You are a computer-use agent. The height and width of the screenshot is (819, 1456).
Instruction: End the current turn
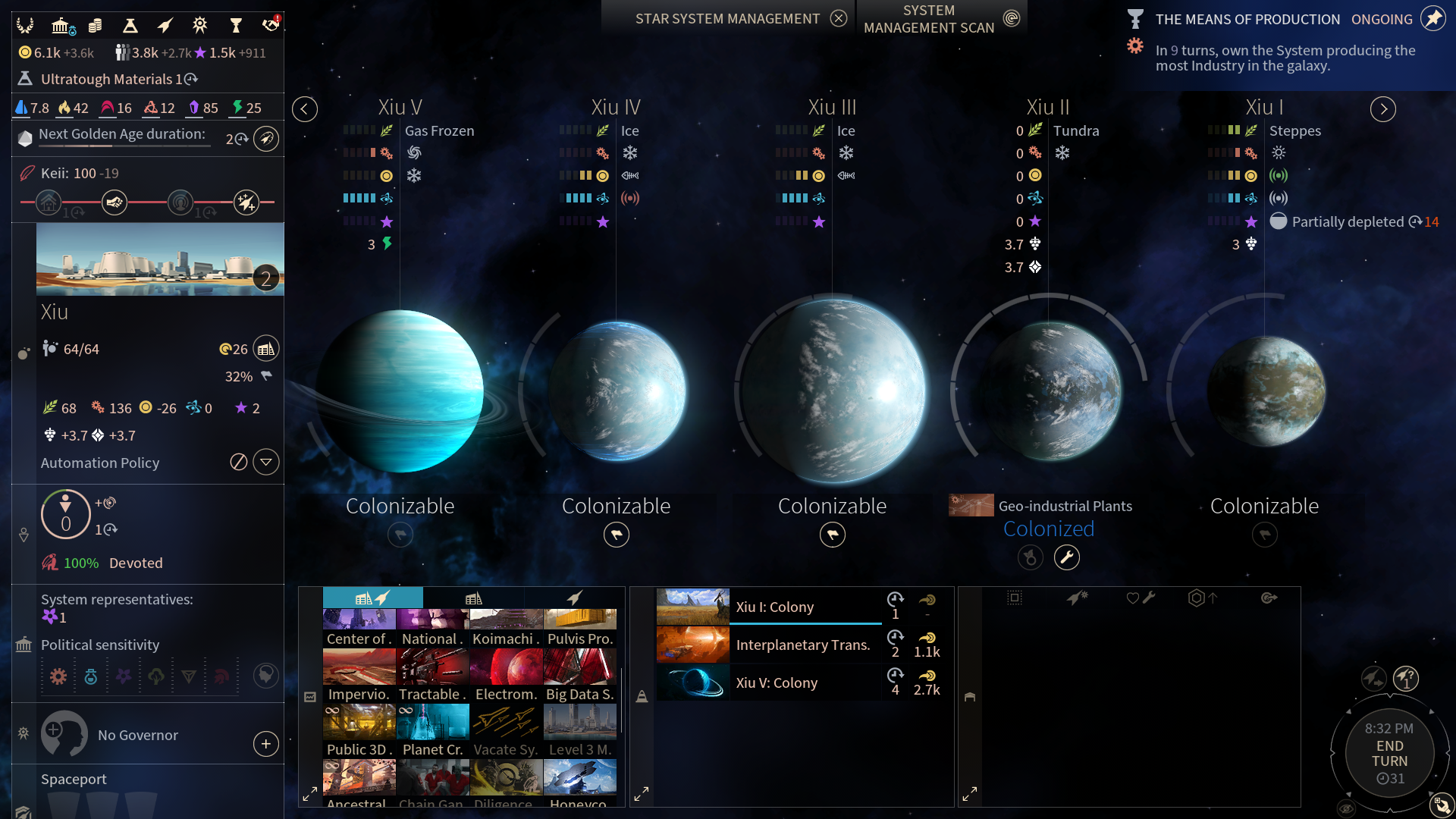(1389, 753)
